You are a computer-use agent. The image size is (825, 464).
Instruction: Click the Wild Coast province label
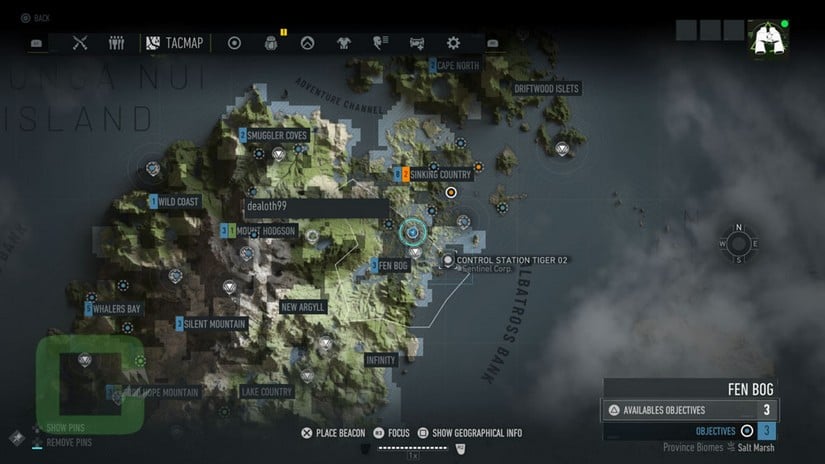[x=178, y=202]
